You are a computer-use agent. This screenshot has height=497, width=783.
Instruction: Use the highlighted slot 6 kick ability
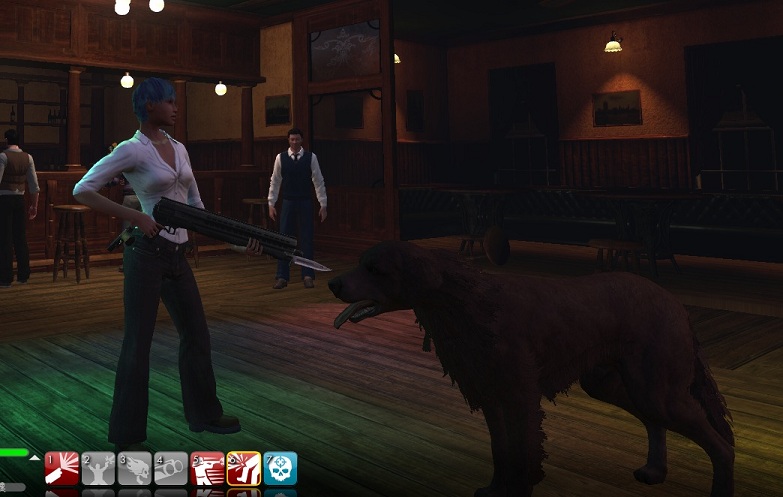point(243,469)
